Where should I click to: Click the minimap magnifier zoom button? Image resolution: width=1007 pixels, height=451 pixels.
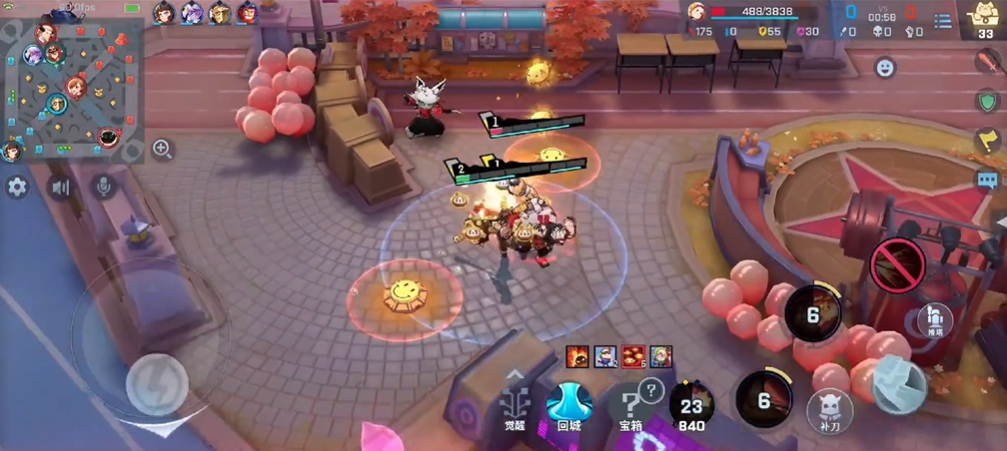pos(162,150)
